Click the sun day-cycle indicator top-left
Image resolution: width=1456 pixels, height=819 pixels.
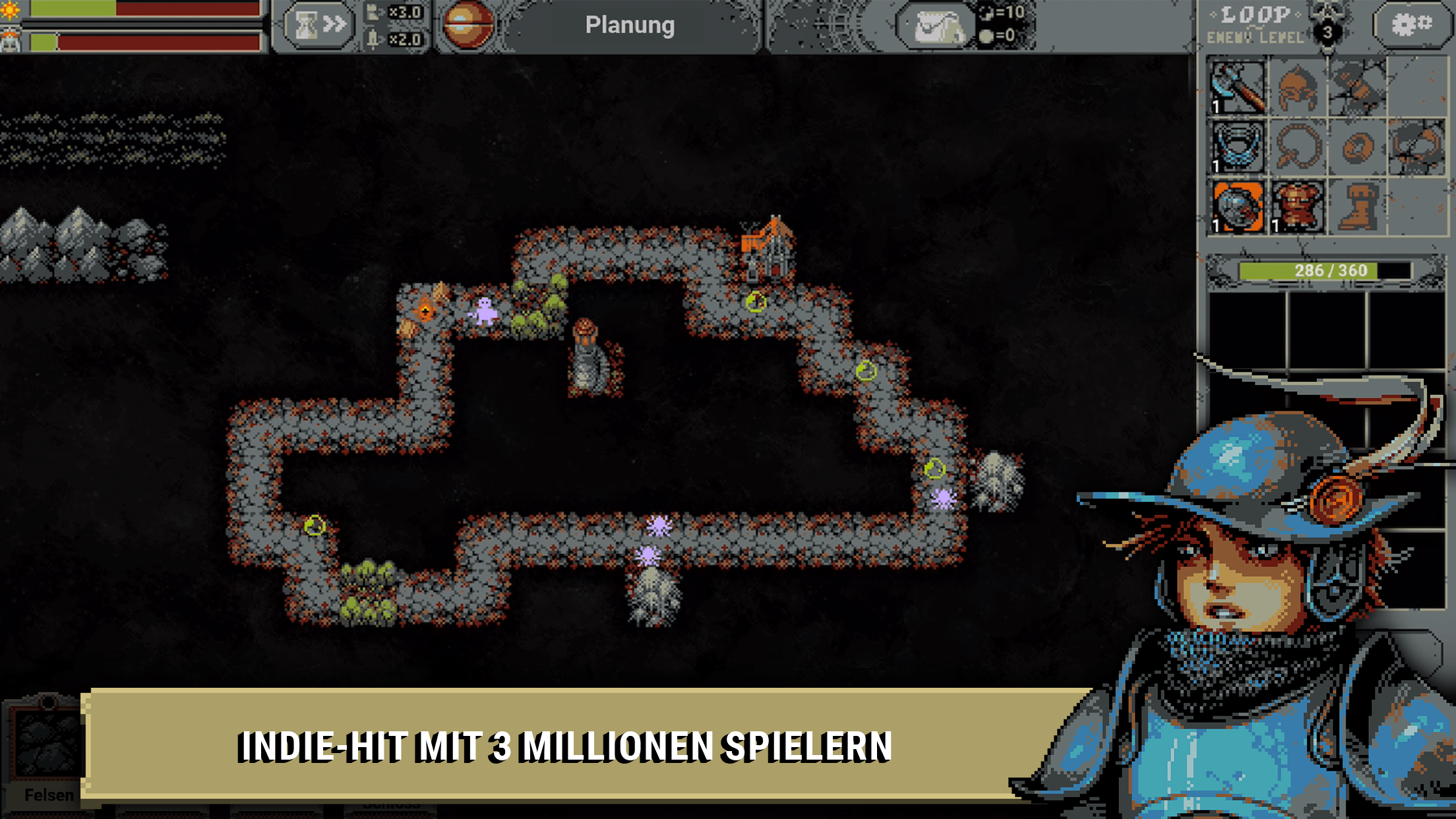coord(10,10)
